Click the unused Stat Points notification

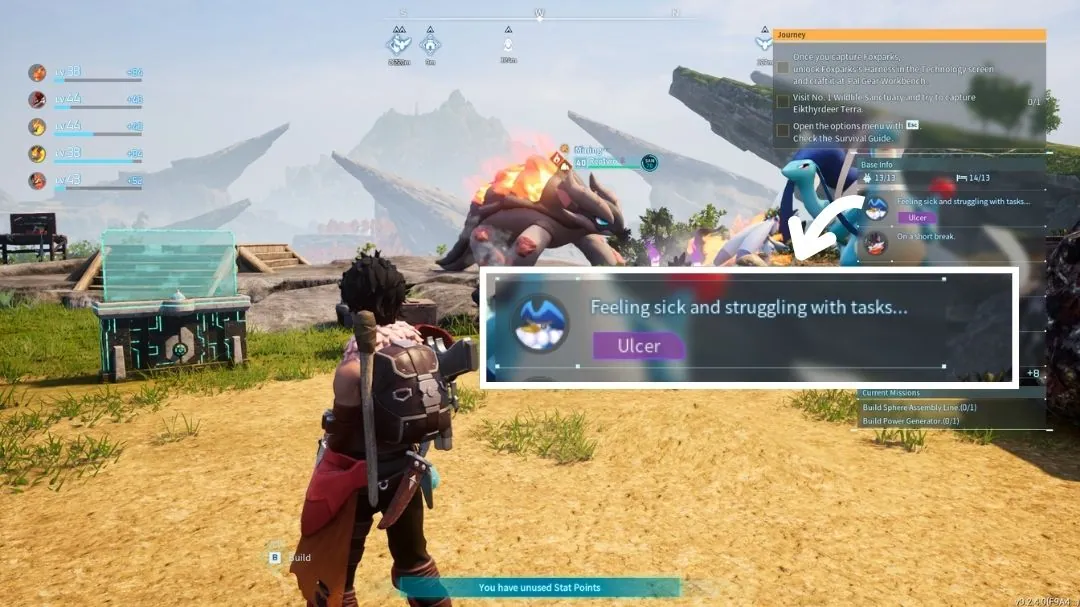pos(539,587)
